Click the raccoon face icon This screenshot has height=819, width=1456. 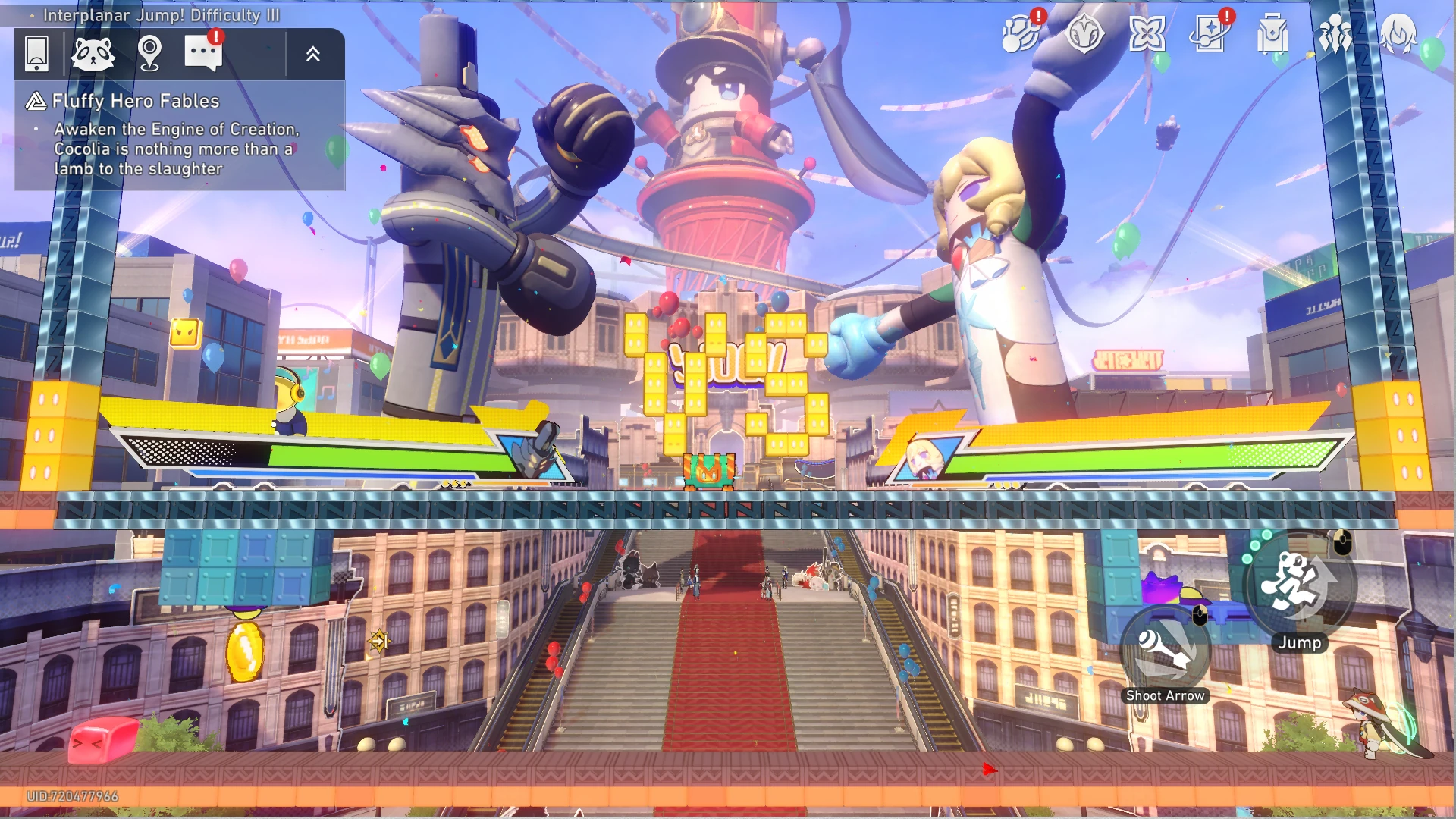[x=93, y=54]
